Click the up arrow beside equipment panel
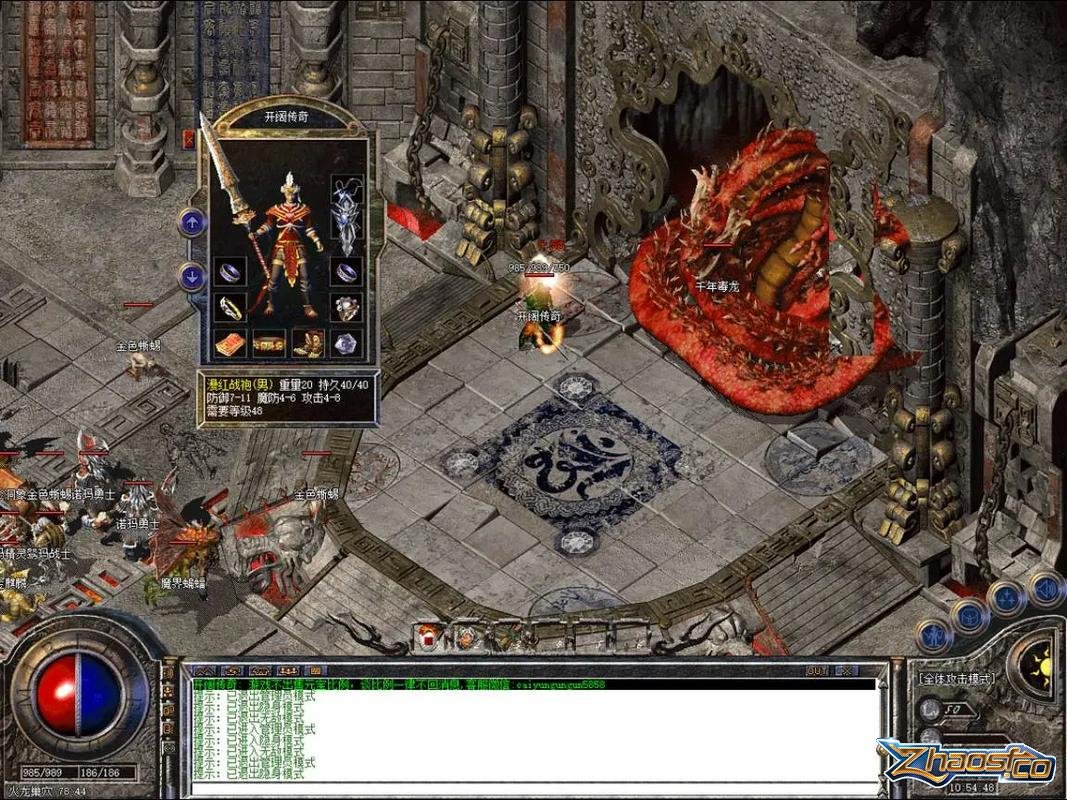The height and width of the screenshot is (800, 1067). click(x=192, y=222)
